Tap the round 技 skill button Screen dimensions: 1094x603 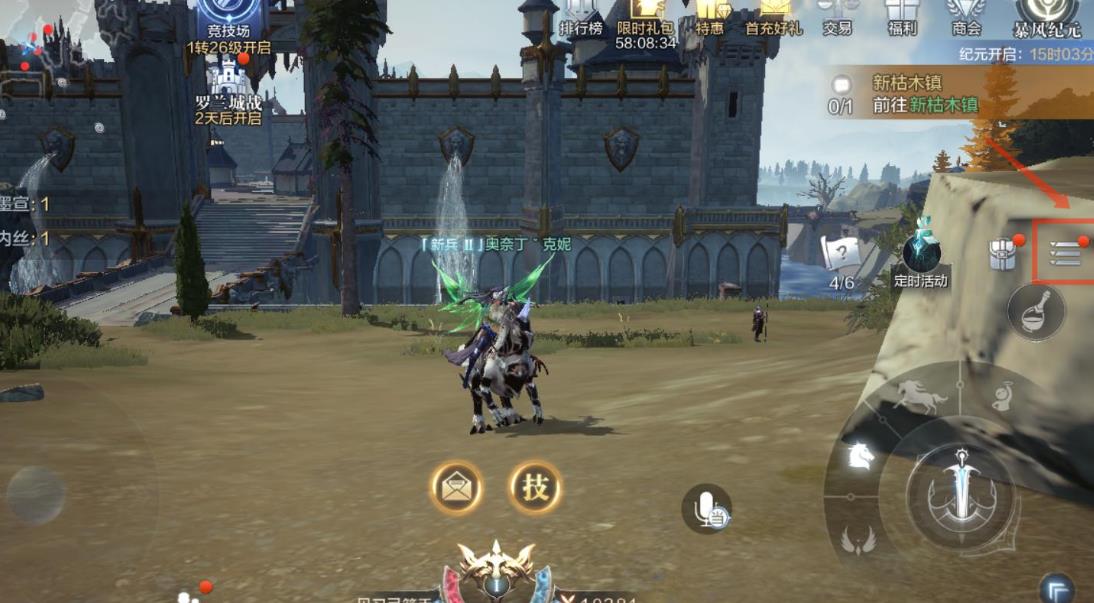point(535,488)
